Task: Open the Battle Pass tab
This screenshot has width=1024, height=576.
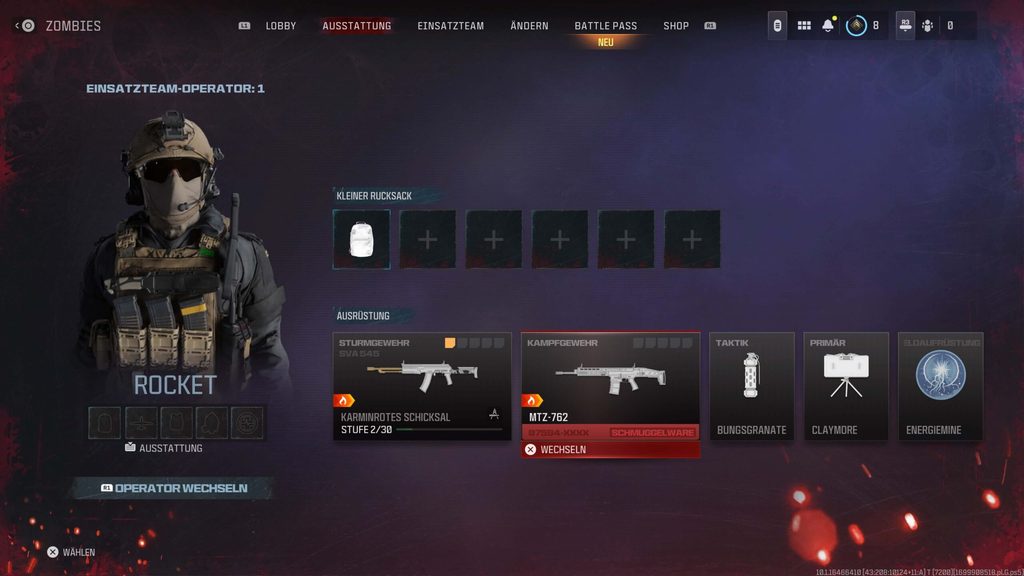Action: point(605,26)
